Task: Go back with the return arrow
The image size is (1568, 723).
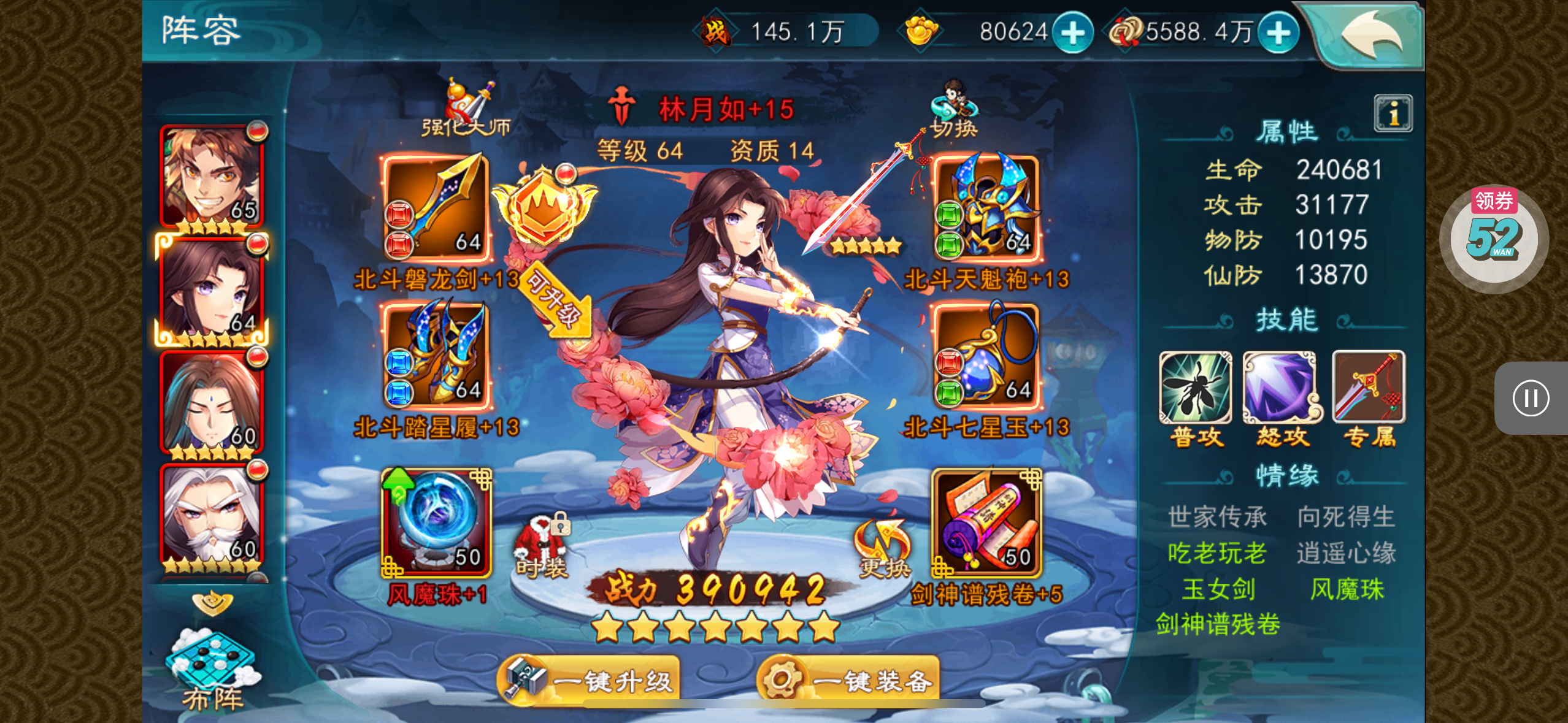Action: (x=1372, y=36)
